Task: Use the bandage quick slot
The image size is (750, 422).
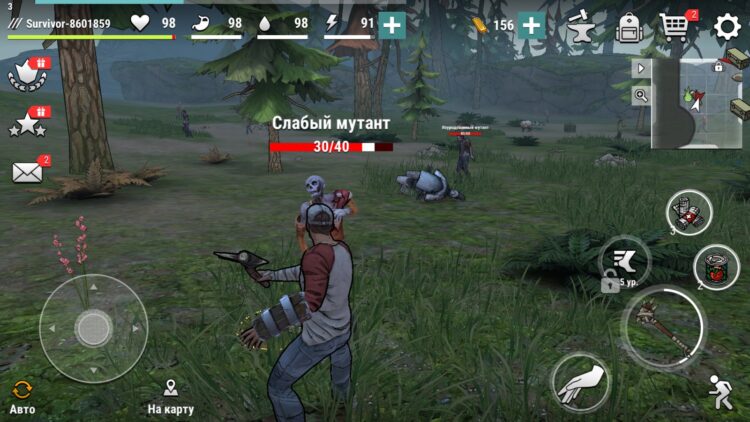Action: click(x=689, y=211)
